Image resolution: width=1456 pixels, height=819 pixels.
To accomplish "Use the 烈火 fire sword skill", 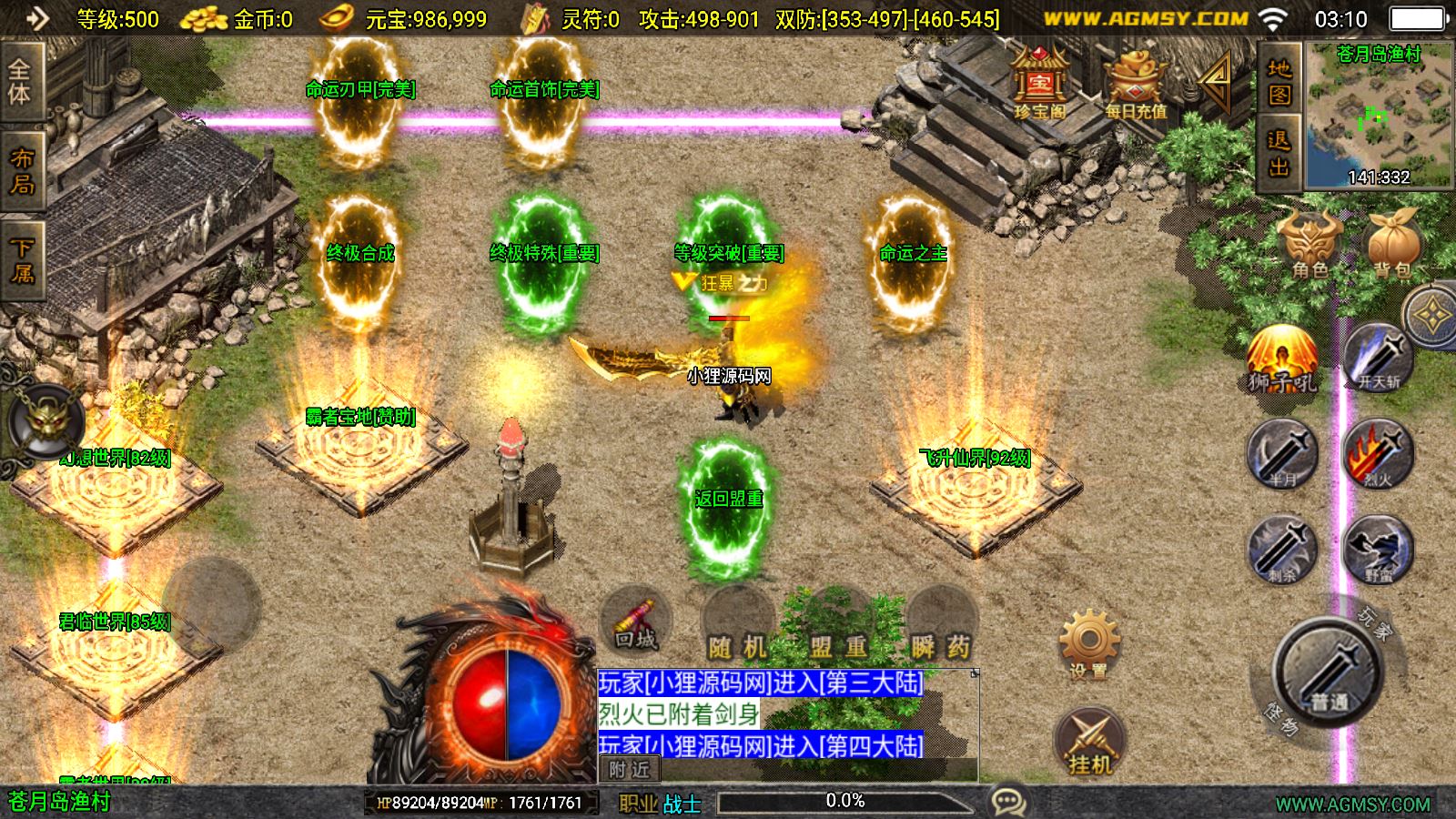I will coord(1378,454).
